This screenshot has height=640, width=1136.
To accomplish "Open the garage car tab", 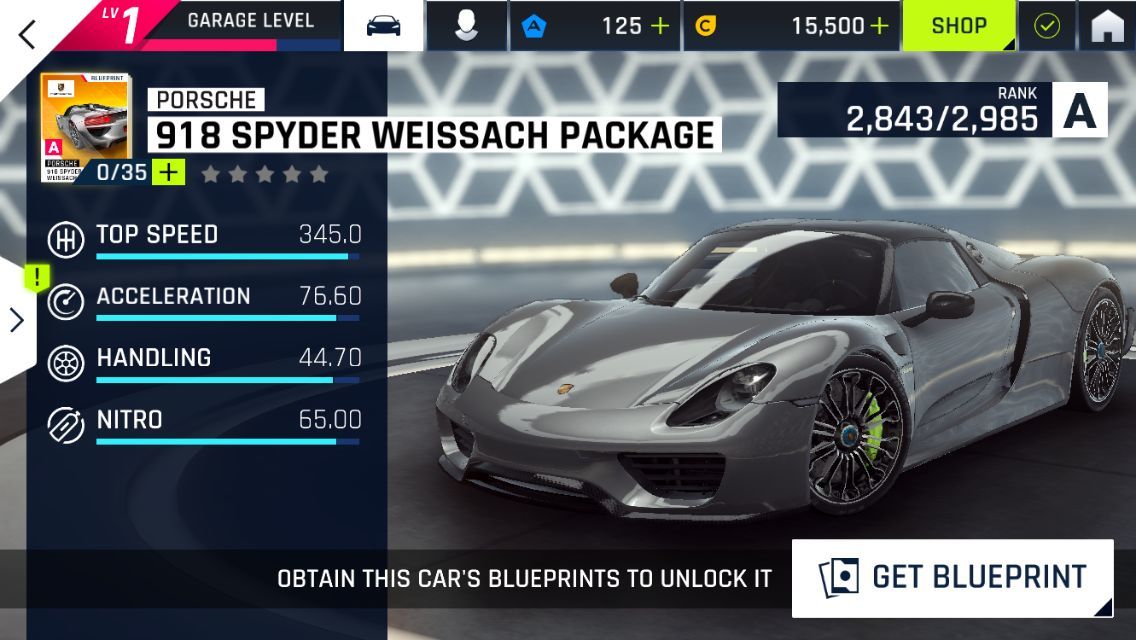I will (x=384, y=26).
